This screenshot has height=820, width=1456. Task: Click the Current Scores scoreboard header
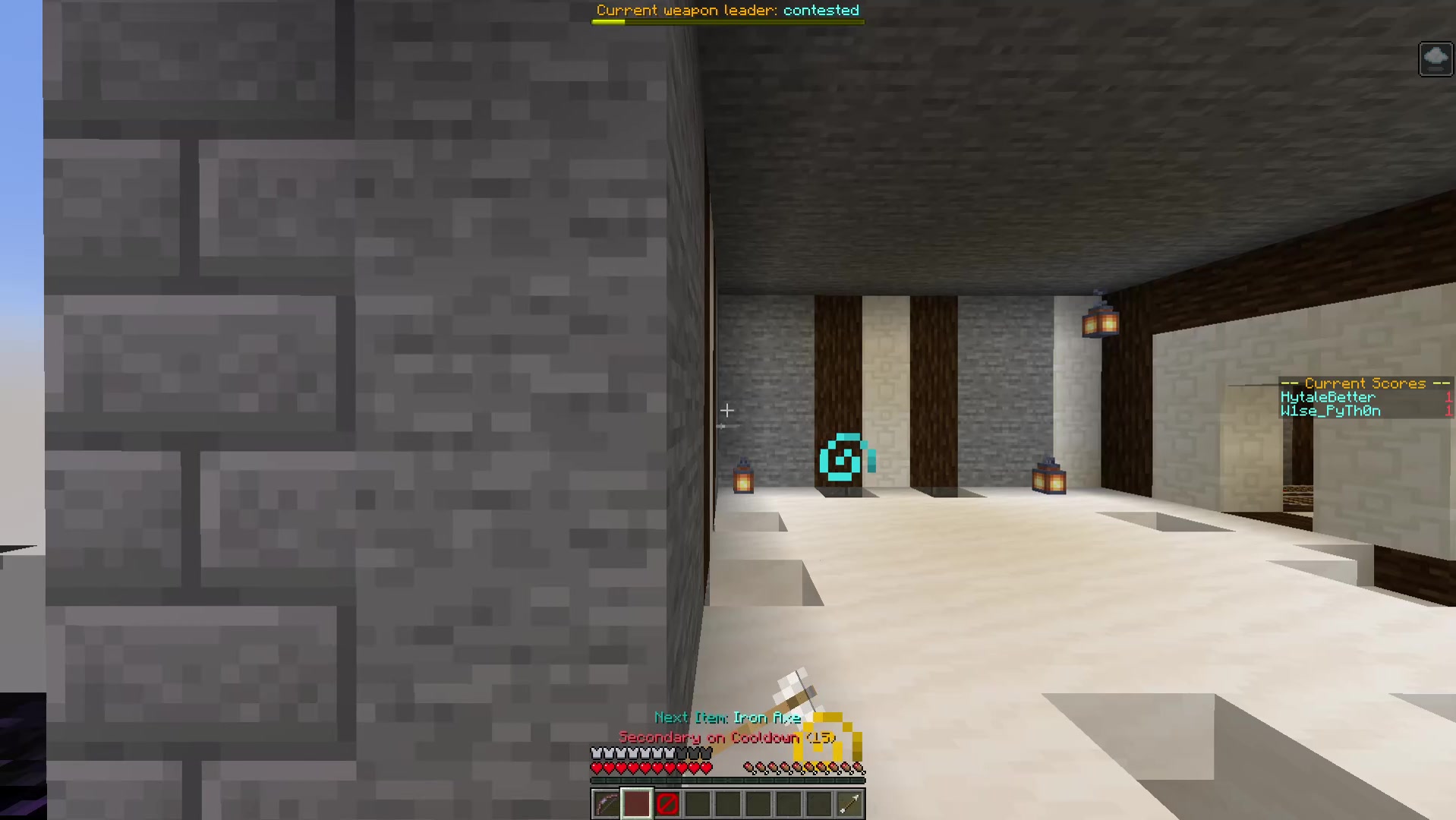coord(1364,383)
